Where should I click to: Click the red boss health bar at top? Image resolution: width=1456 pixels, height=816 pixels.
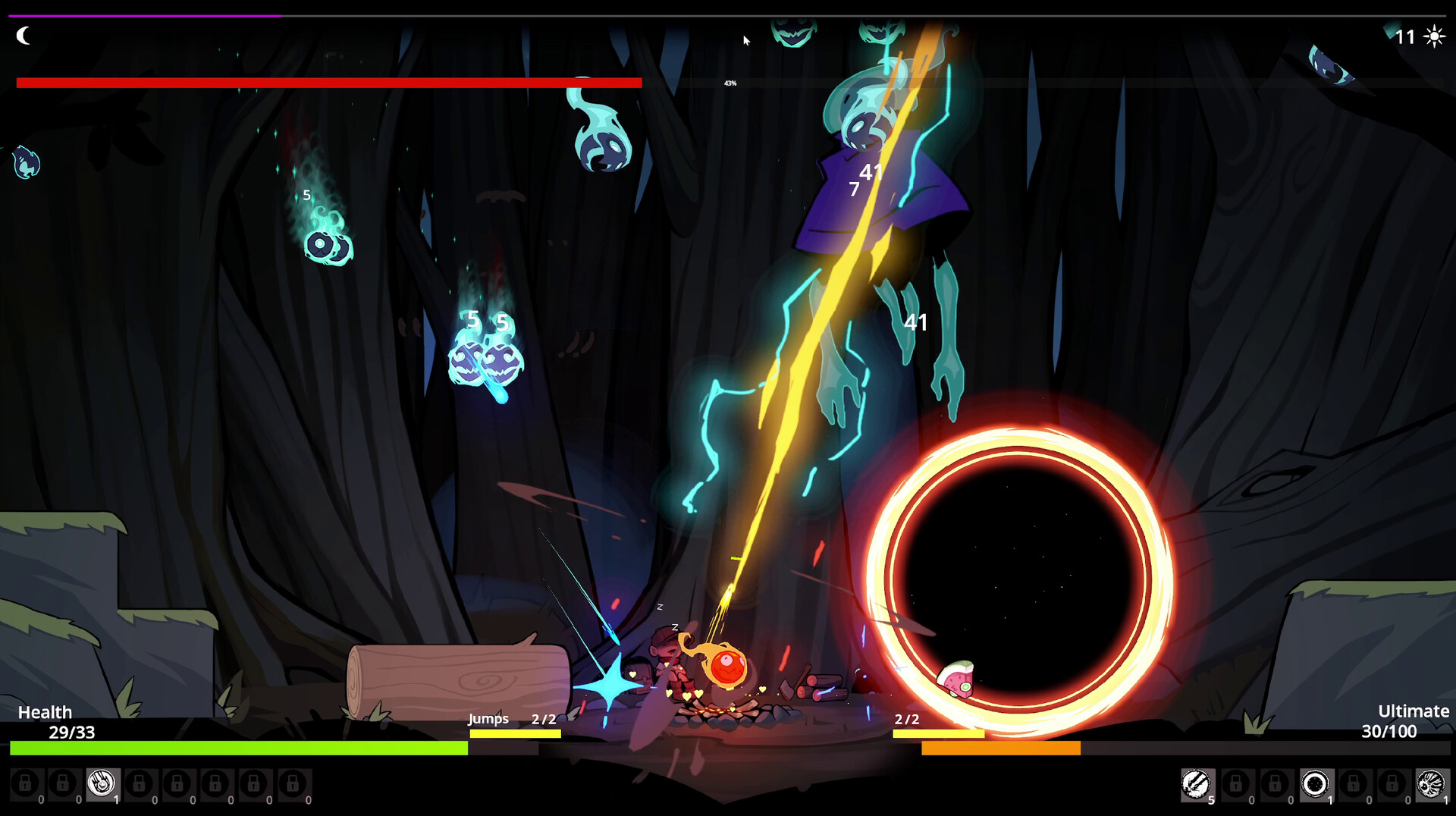pyautogui.click(x=326, y=82)
